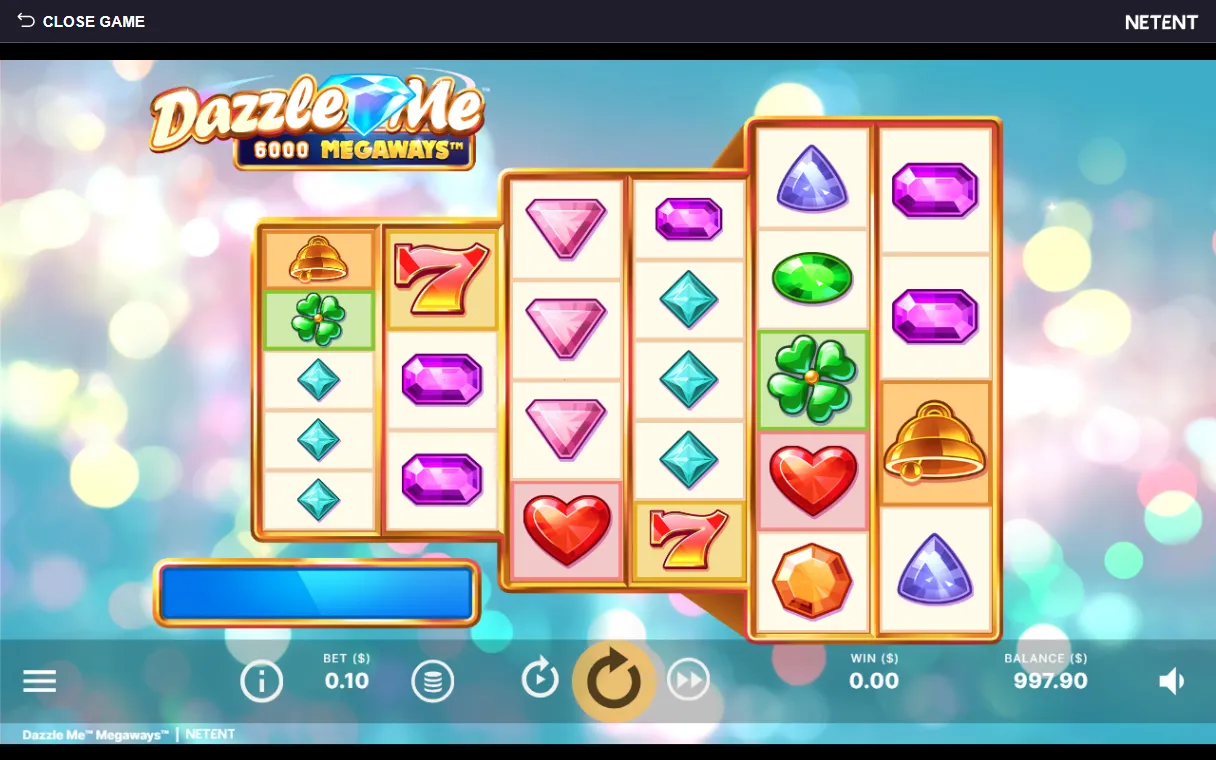Activate quick spin fast-forward
This screenshot has width=1216, height=760.
(x=688, y=680)
